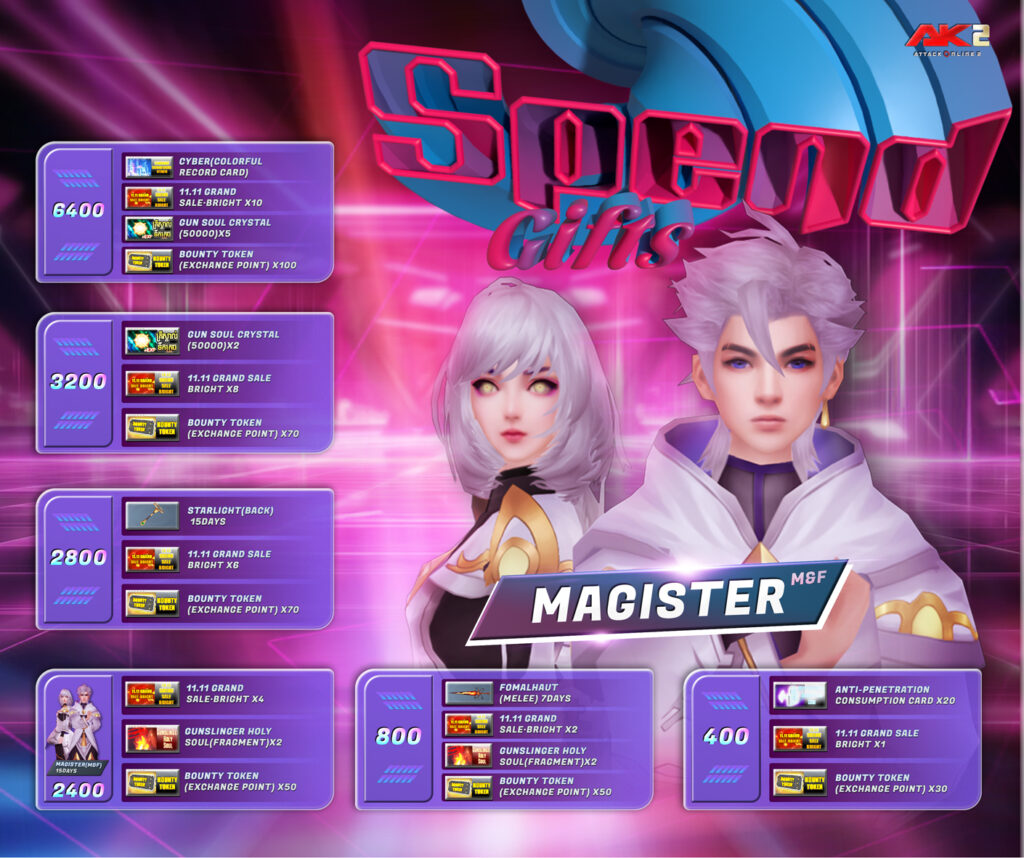This screenshot has height=858, width=1024.
Task: Click the 11.11 Grand Sale-Bright x2 icon
Action: pyautogui.click(x=468, y=724)
